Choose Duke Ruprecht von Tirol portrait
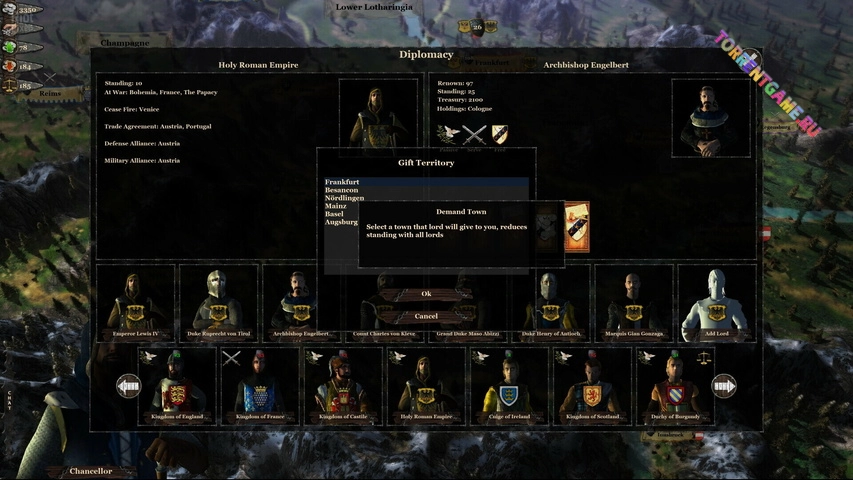This screenshot has height=480, width=853. pyautogui.click(x=218, y=302)
